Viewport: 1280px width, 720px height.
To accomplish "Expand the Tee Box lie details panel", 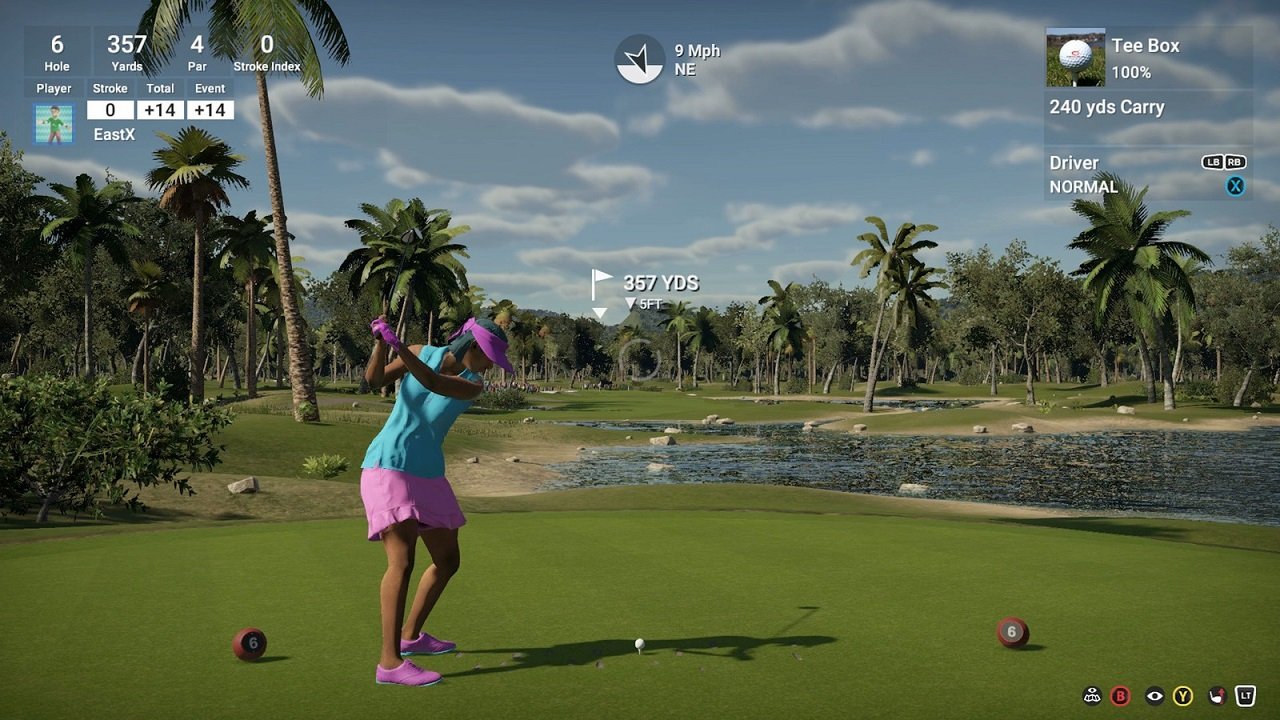I will point(1147,46).
